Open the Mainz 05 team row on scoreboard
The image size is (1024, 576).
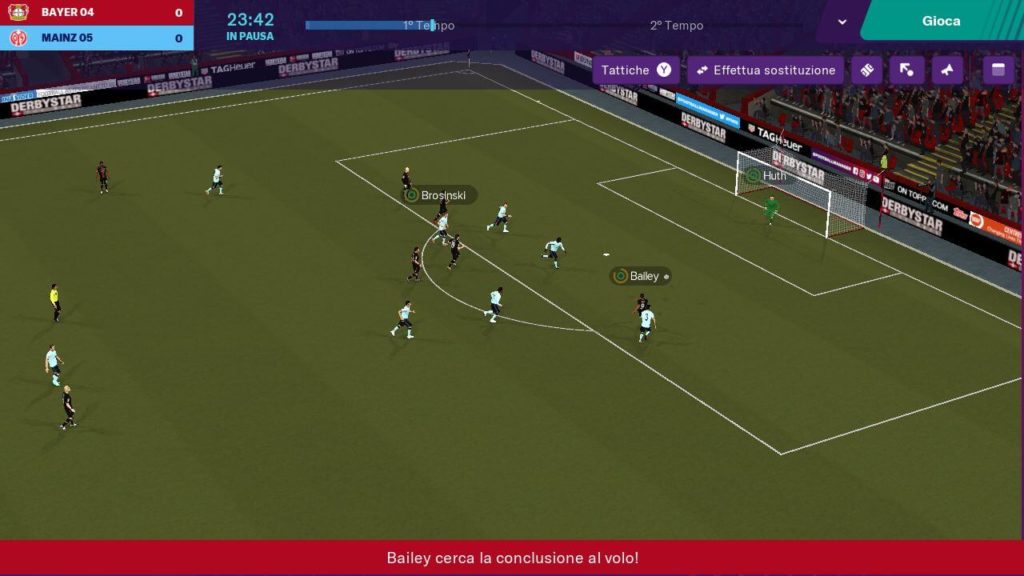pyautogui.click(x=97, y=39)
